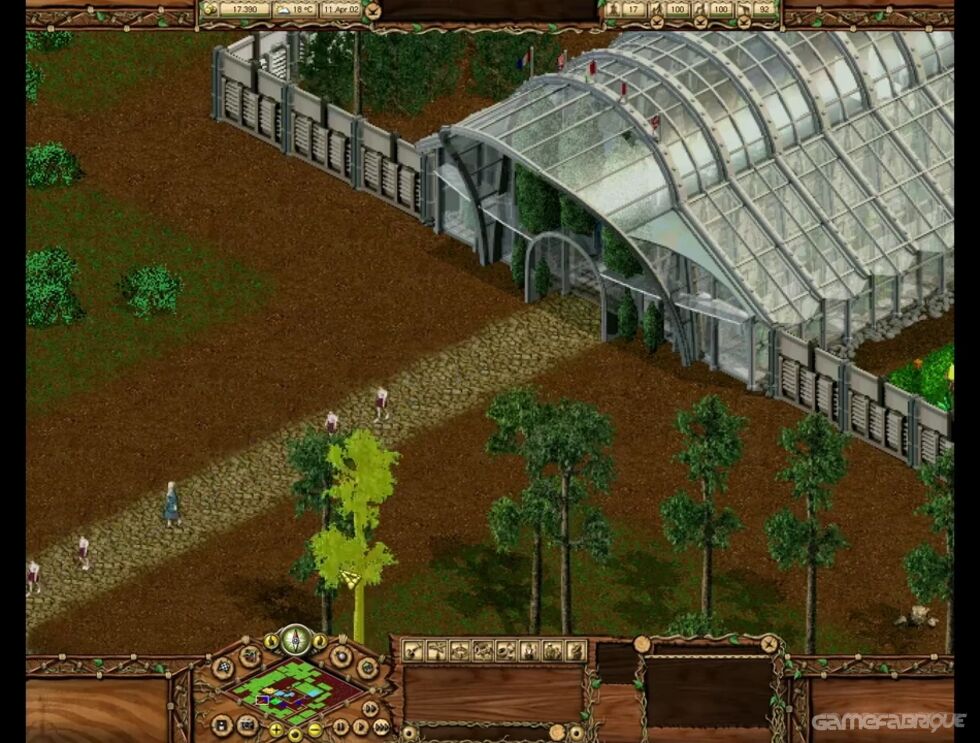
Task: Close the info panel with the X button
Action: (x=766, y=645)
